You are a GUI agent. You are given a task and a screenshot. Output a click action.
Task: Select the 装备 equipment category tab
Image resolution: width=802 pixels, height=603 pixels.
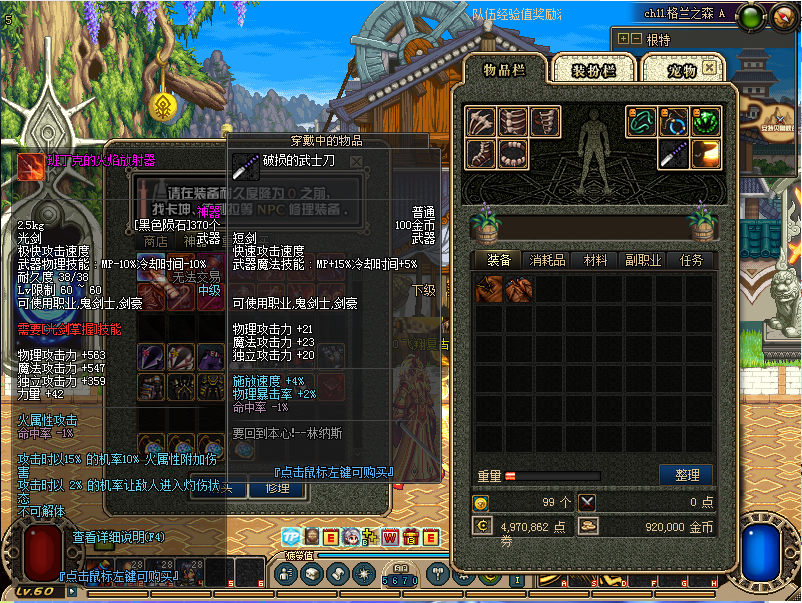click(499, 260)
